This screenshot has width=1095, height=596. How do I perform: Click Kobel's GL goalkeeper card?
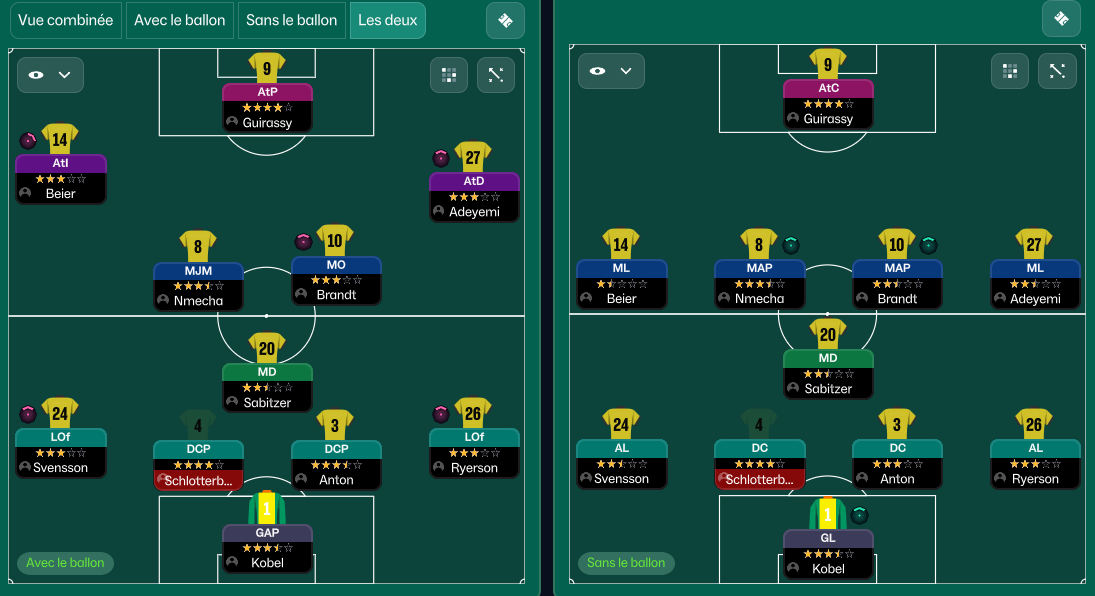click(828, 553)
